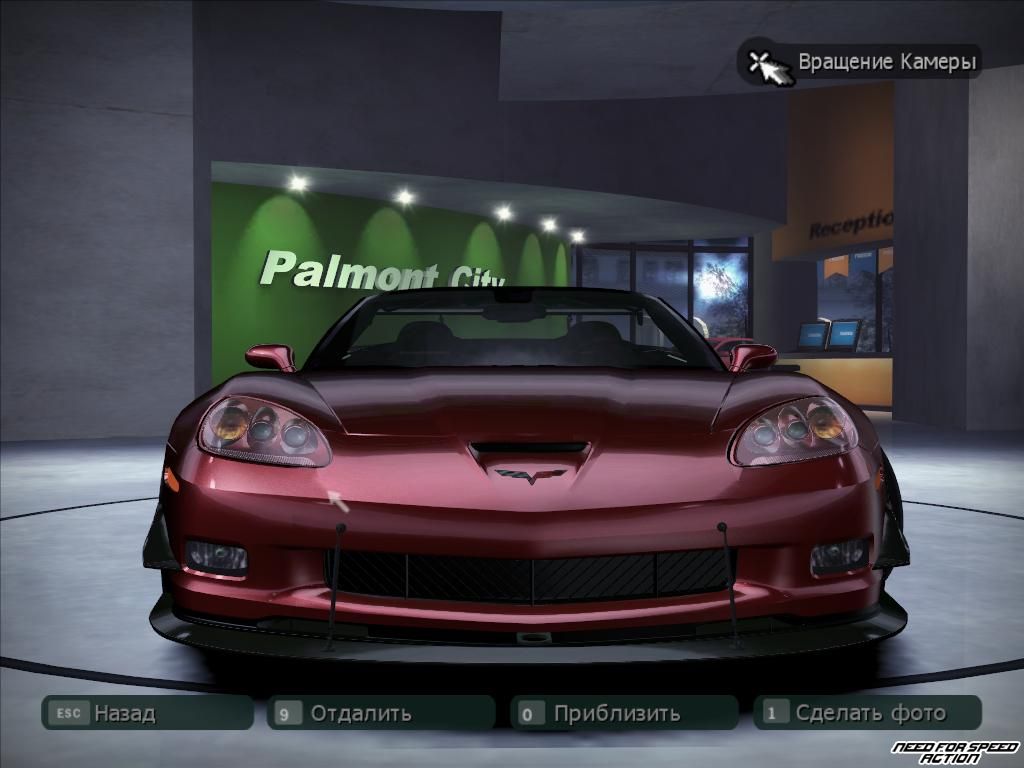Zoom out using the Отдалить button
Image resolution: width=1024 pixels, height=768 pixels.
pos(381,713)
